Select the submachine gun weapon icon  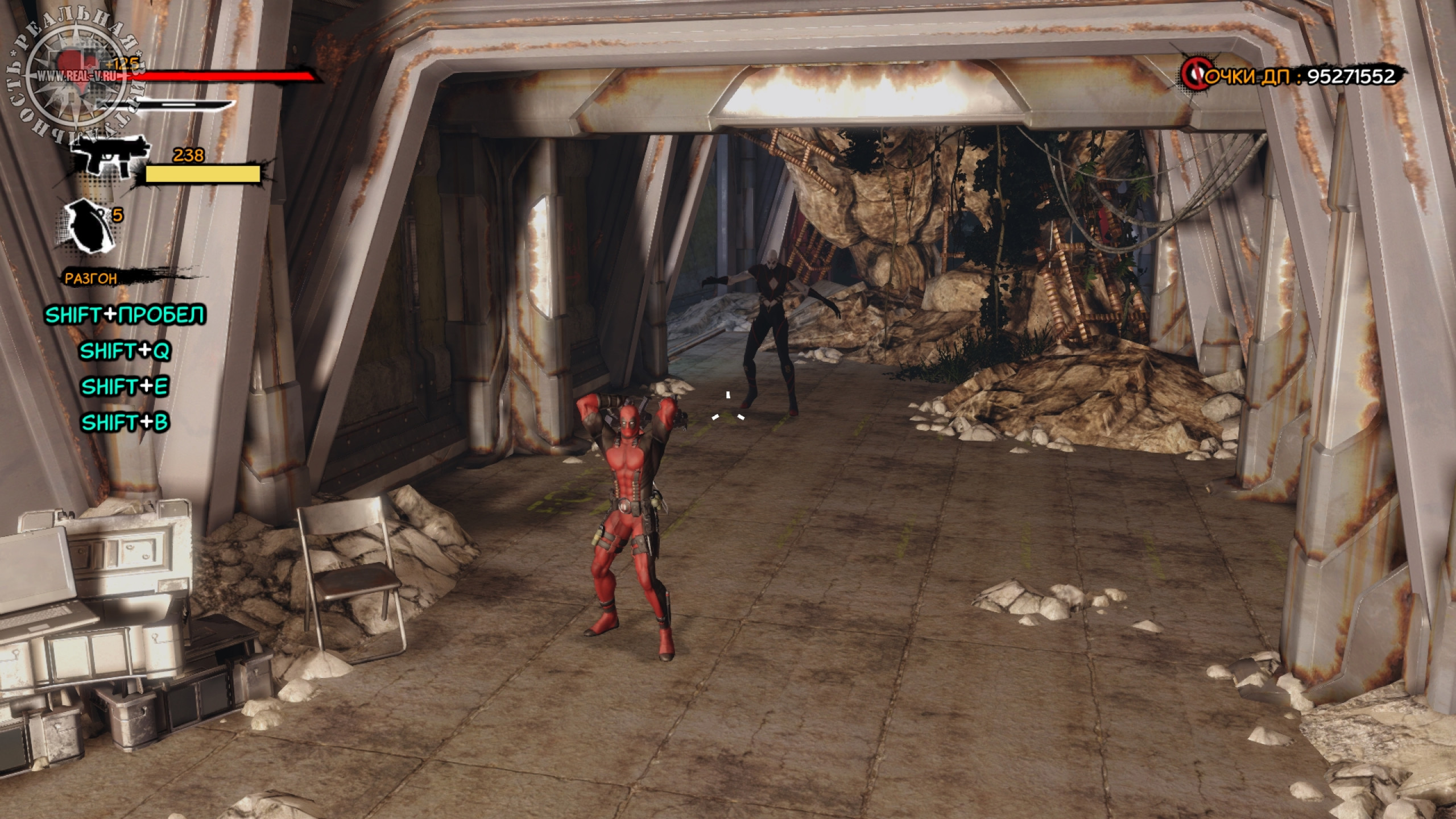[110, 152]
